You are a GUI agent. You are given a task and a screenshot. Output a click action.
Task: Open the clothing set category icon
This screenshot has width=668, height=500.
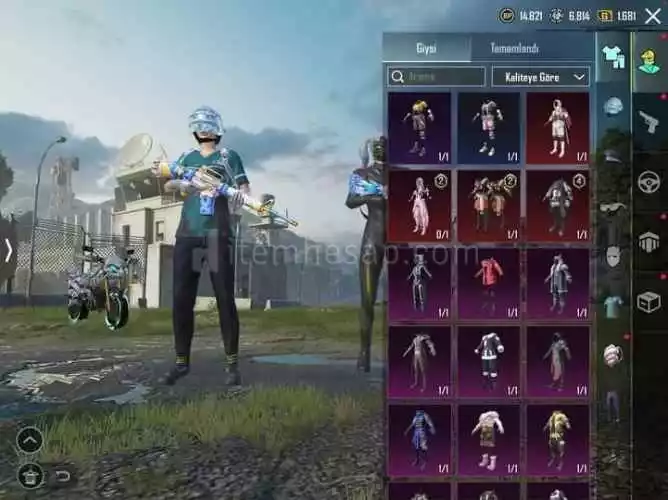[x=613, y=58]
